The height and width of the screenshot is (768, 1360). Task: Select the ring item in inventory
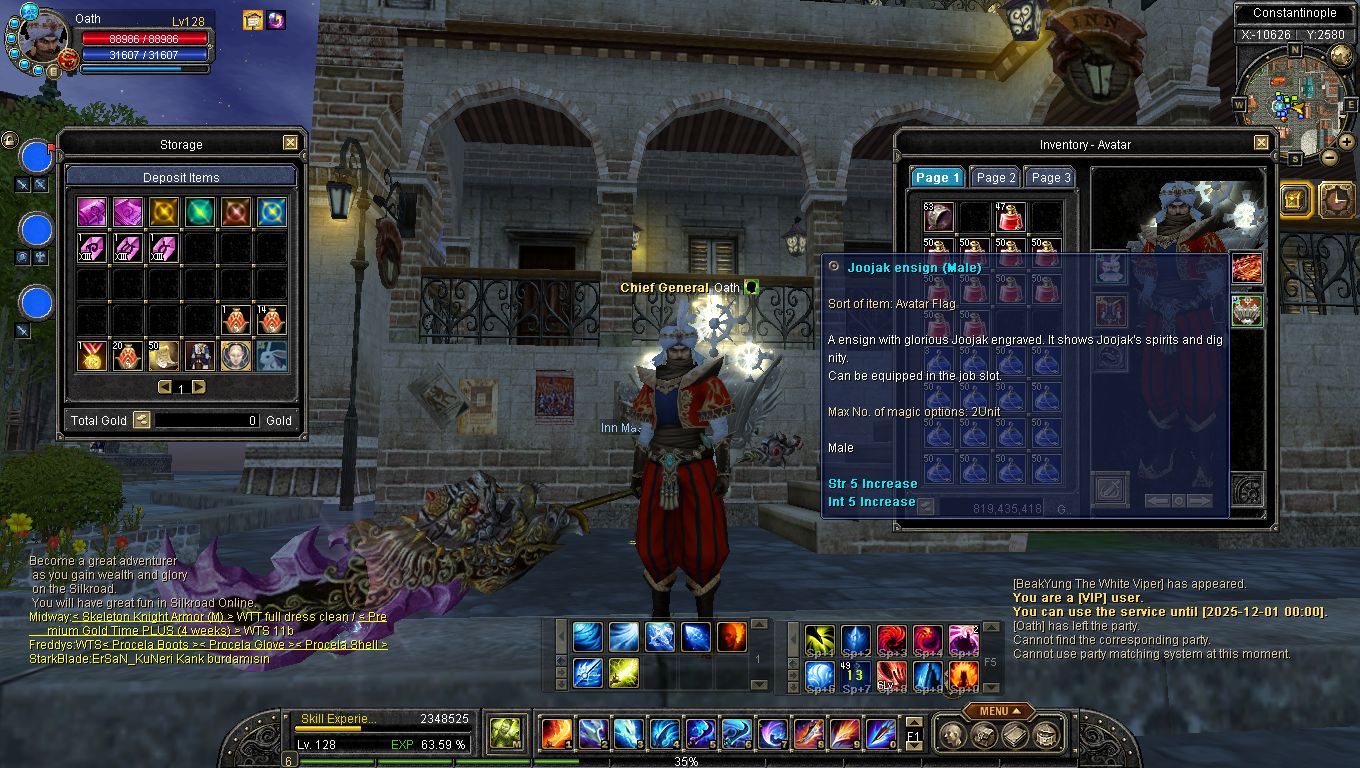(x=938, y=216)
